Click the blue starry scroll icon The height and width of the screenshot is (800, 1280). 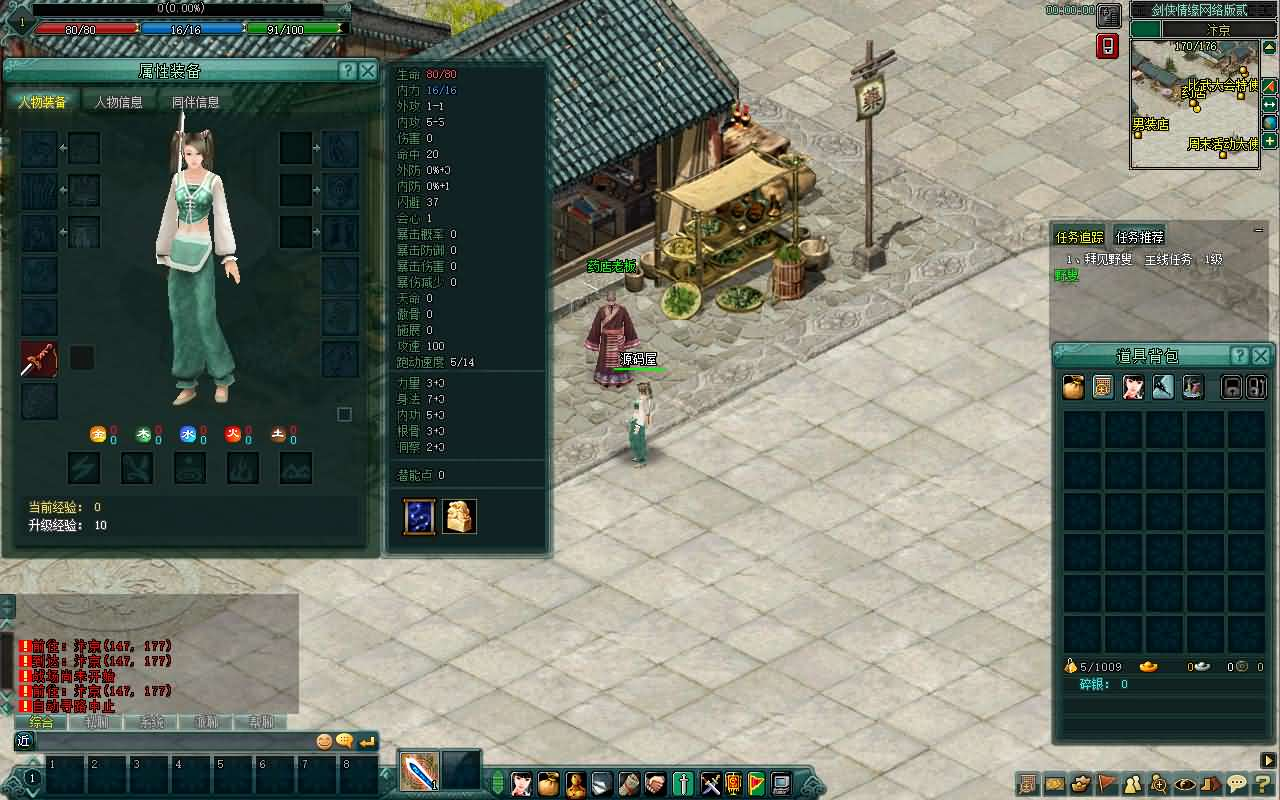(419, 516)
